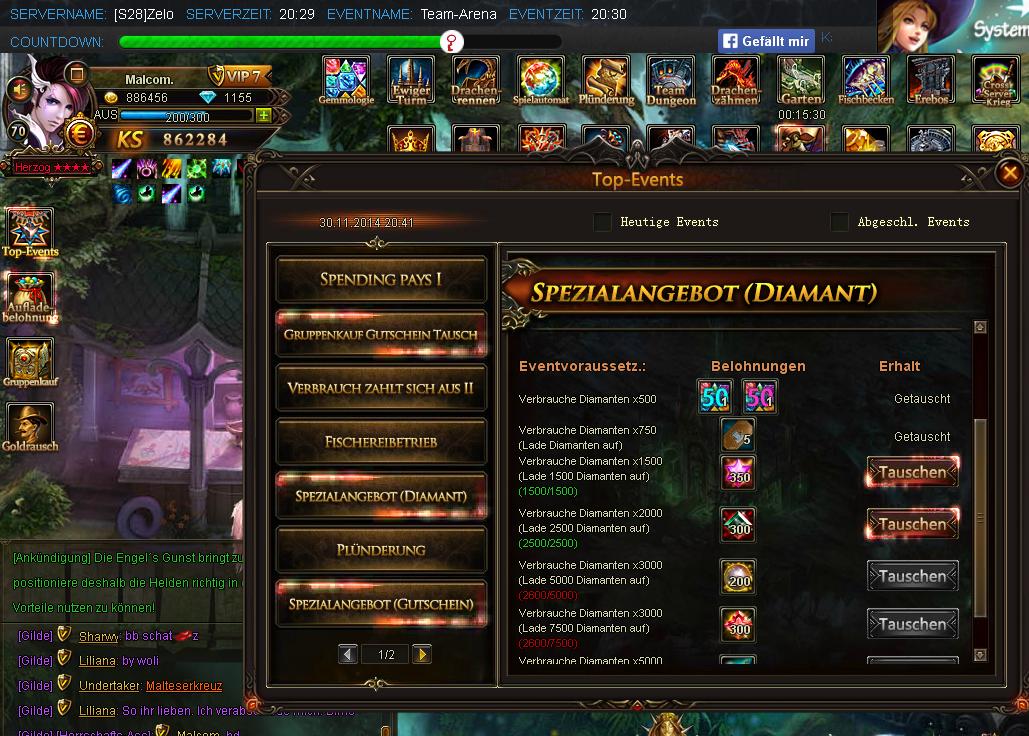Go to next event list page
This screenshot has width=1029, height=736.
(x=422, y=654)
